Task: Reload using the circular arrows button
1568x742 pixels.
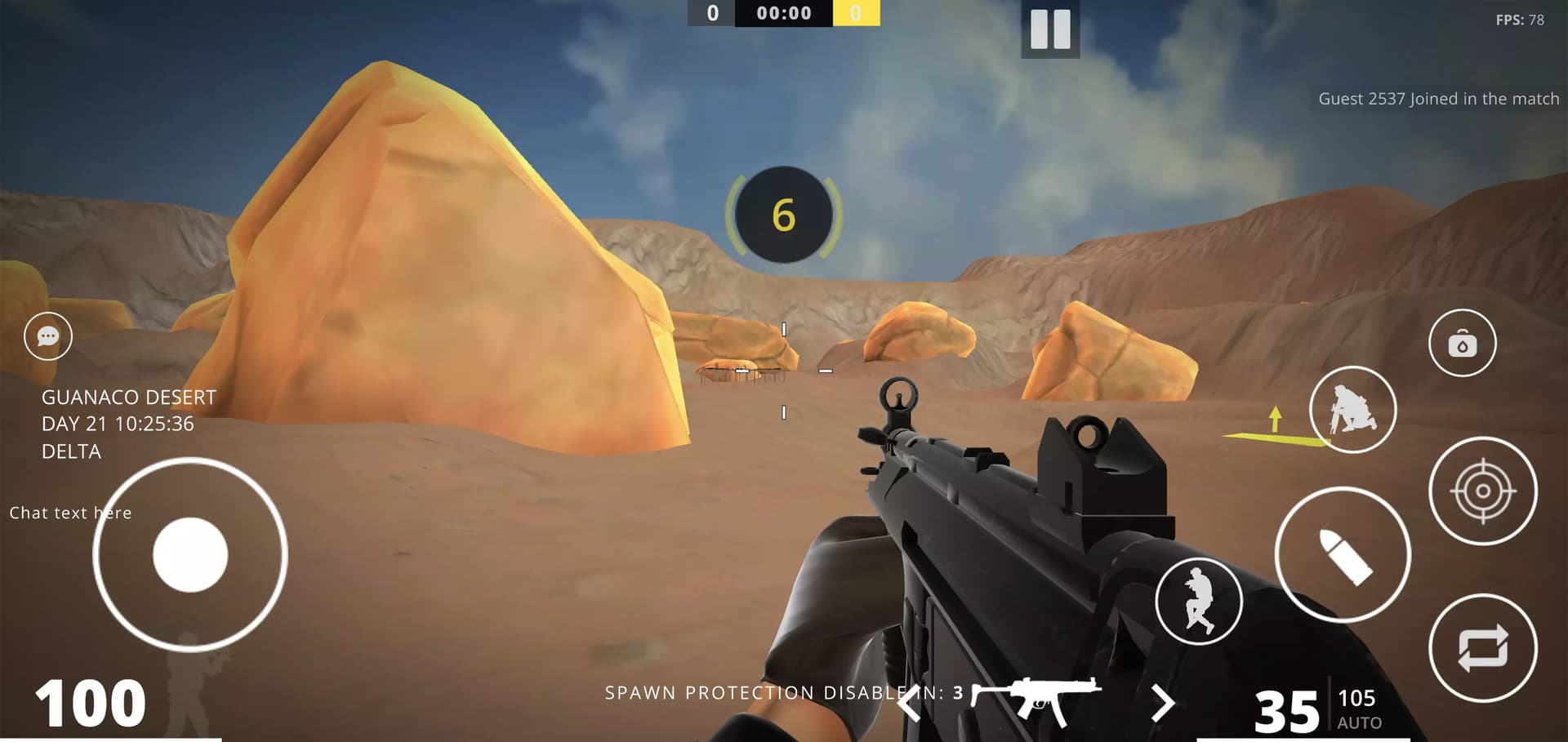Action: (1482, 648)
